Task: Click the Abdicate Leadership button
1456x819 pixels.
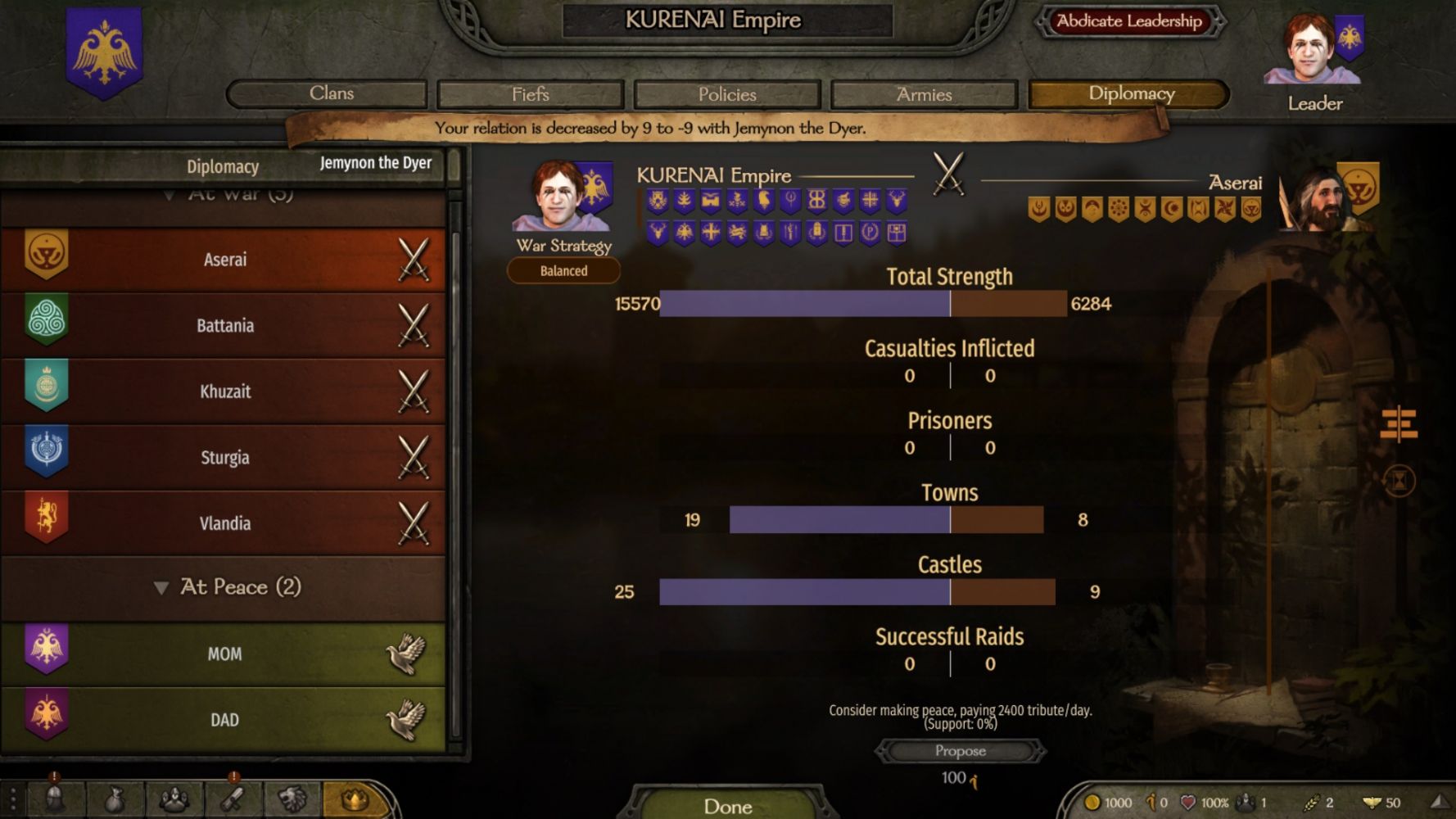Action: [1129, 21]
